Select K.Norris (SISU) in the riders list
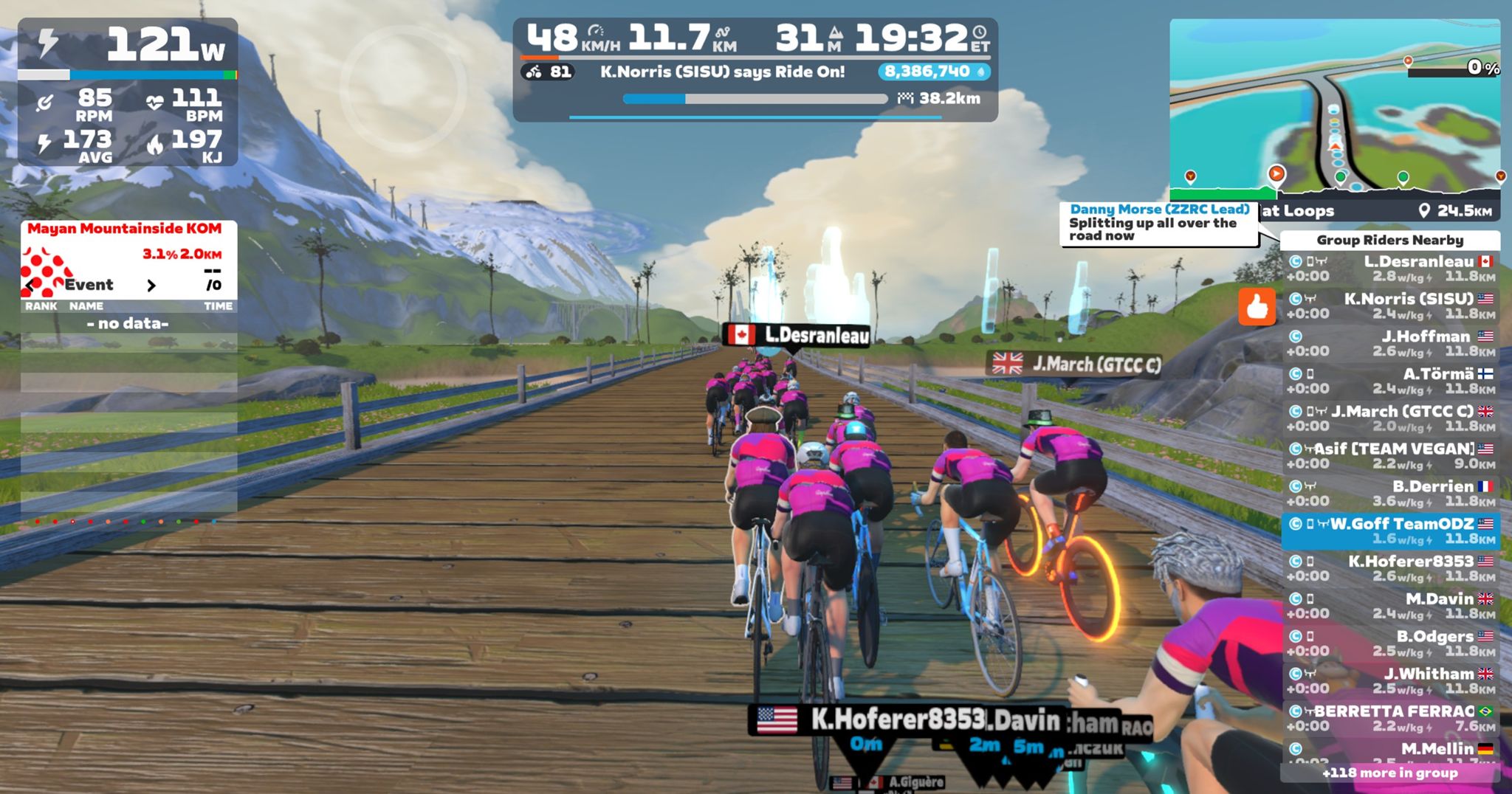Image resolution: width=1512 pixels, height=794 pixels. click(1390, 306)
